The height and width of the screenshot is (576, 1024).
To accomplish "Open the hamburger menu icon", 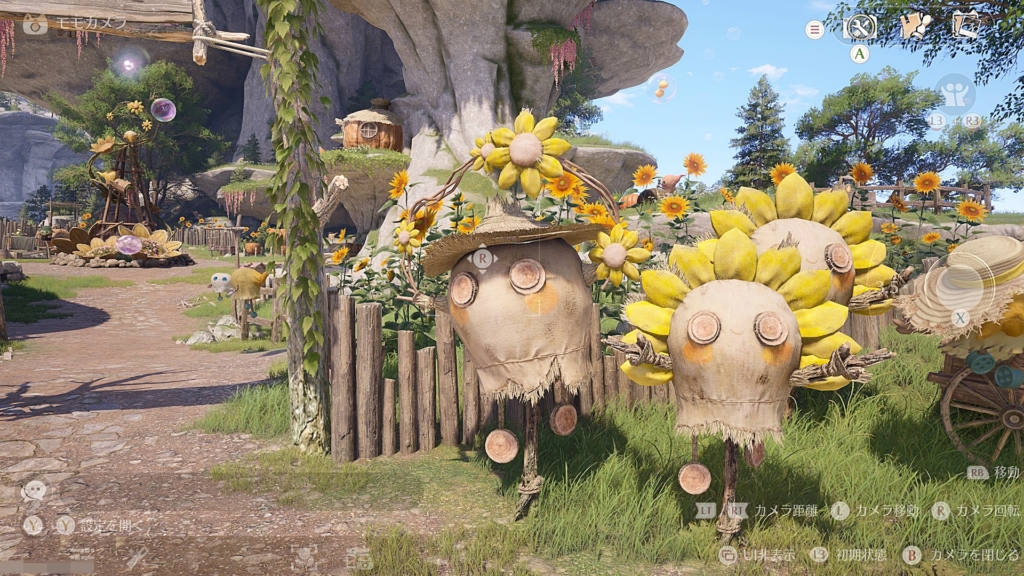I will click(x=815, y=30).
